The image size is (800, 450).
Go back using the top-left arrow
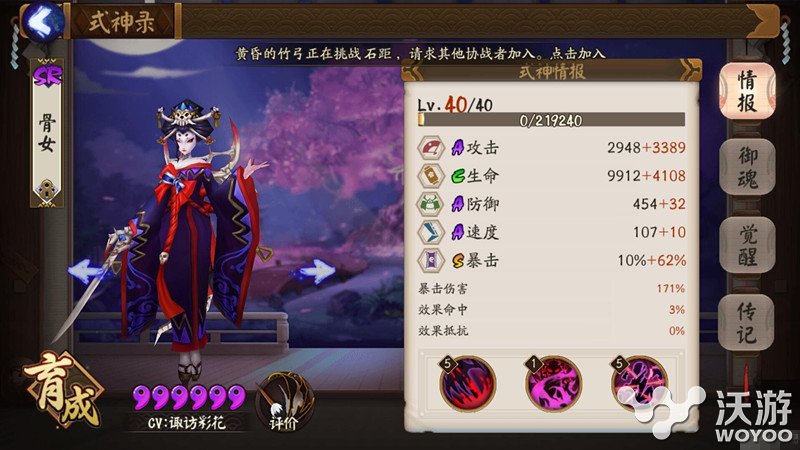pyautogui.click(x=40, y=19)
